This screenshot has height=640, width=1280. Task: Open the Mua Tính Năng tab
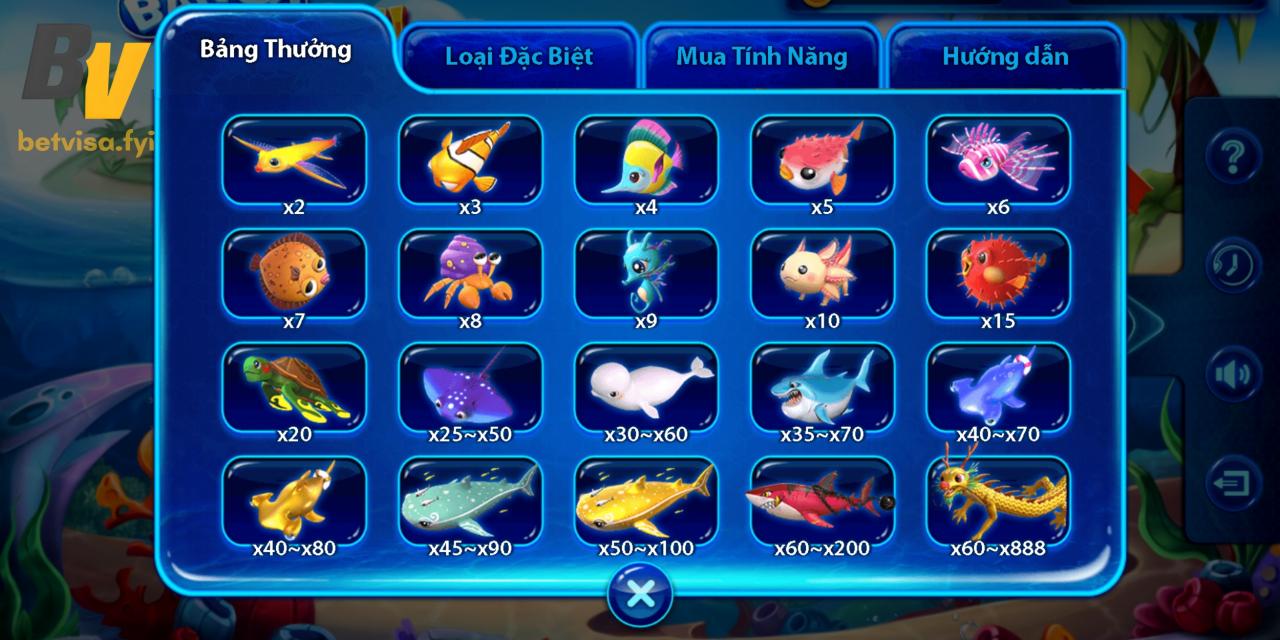pyautogui.click(x=761, y=56)
